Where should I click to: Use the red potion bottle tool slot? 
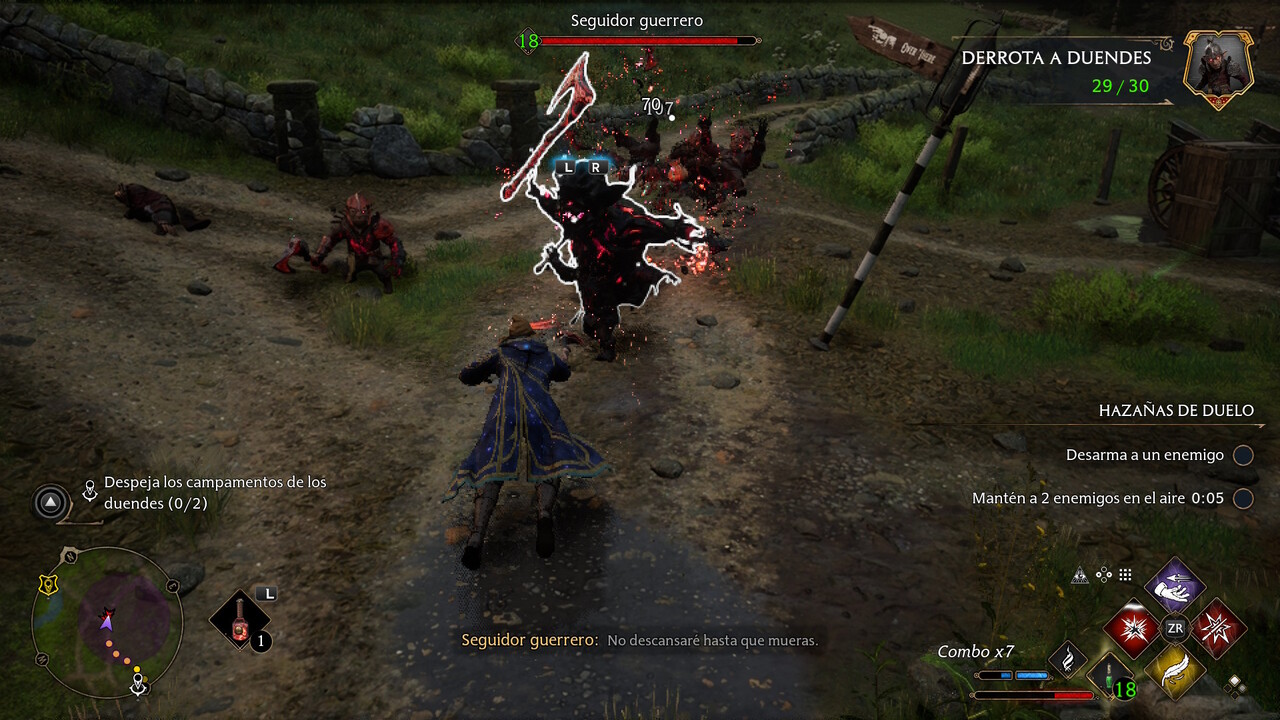[x=241, y=620]
